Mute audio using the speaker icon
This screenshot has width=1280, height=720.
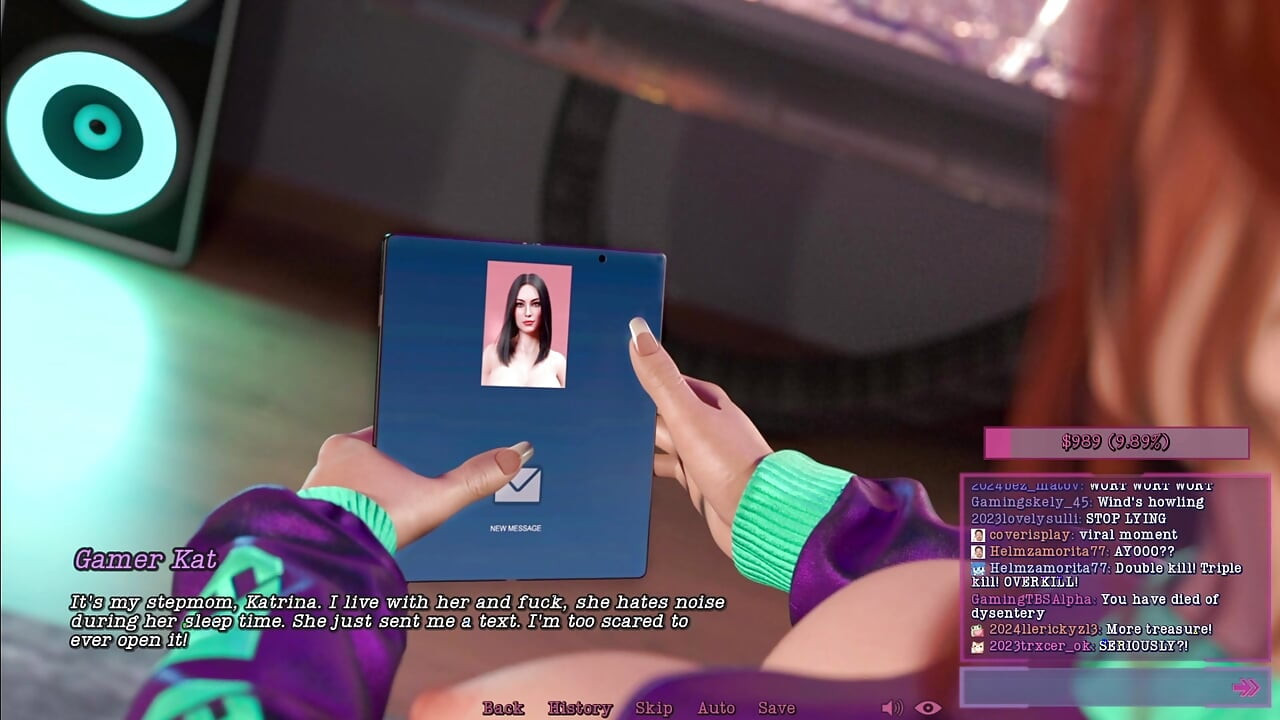coord(893,707)
